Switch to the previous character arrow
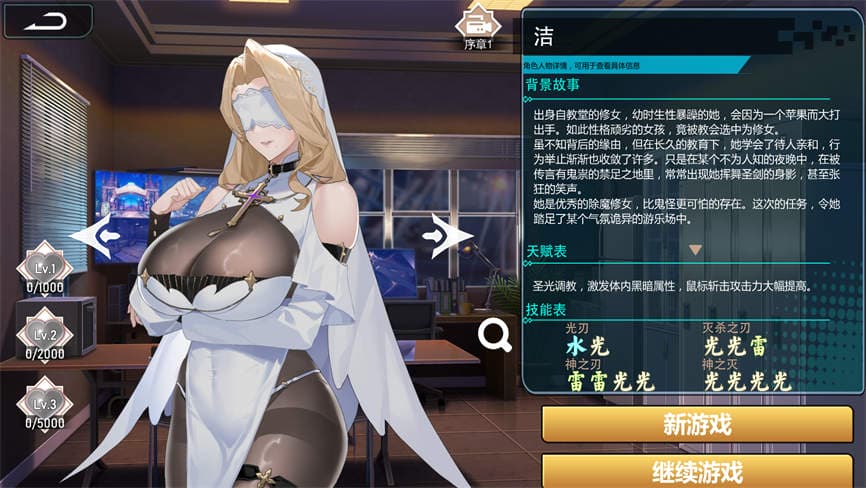Viewport: 866px width, 488px height. pyautogui.click(x=95, y=237)
